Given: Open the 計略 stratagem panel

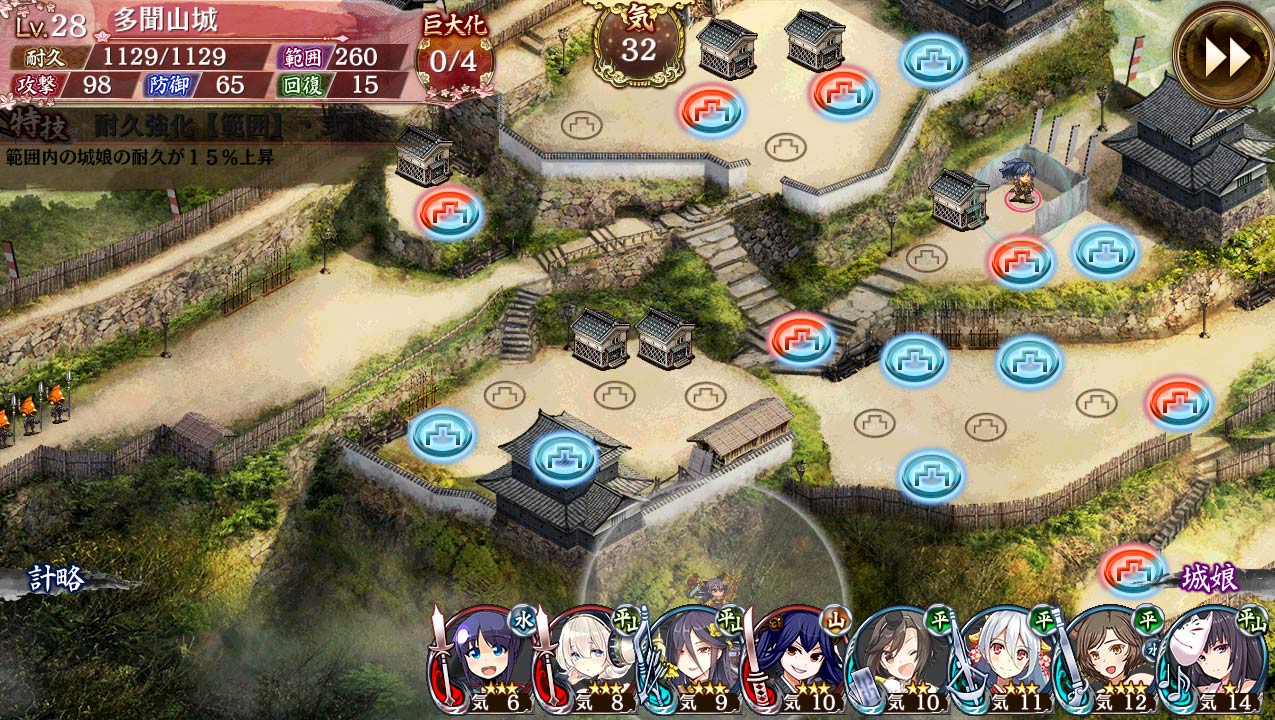Looking at the screenshot, I should [57, 579].
